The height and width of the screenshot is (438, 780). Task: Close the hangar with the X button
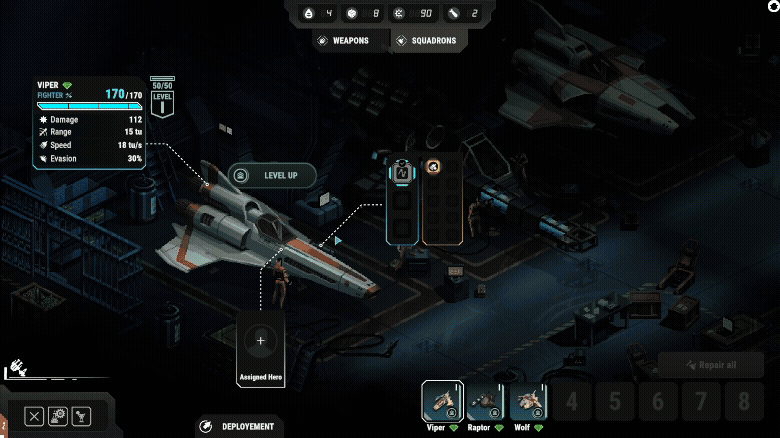[x=34, y=416]
